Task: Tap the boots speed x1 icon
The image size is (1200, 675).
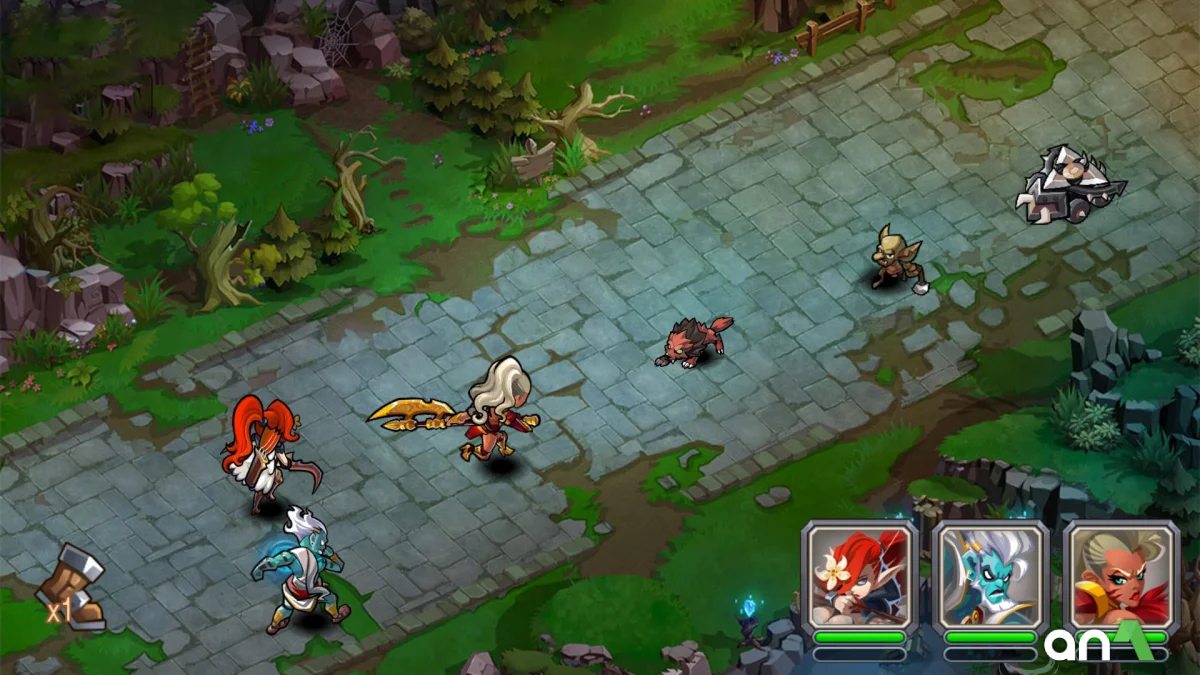Action: pos(75,590)
